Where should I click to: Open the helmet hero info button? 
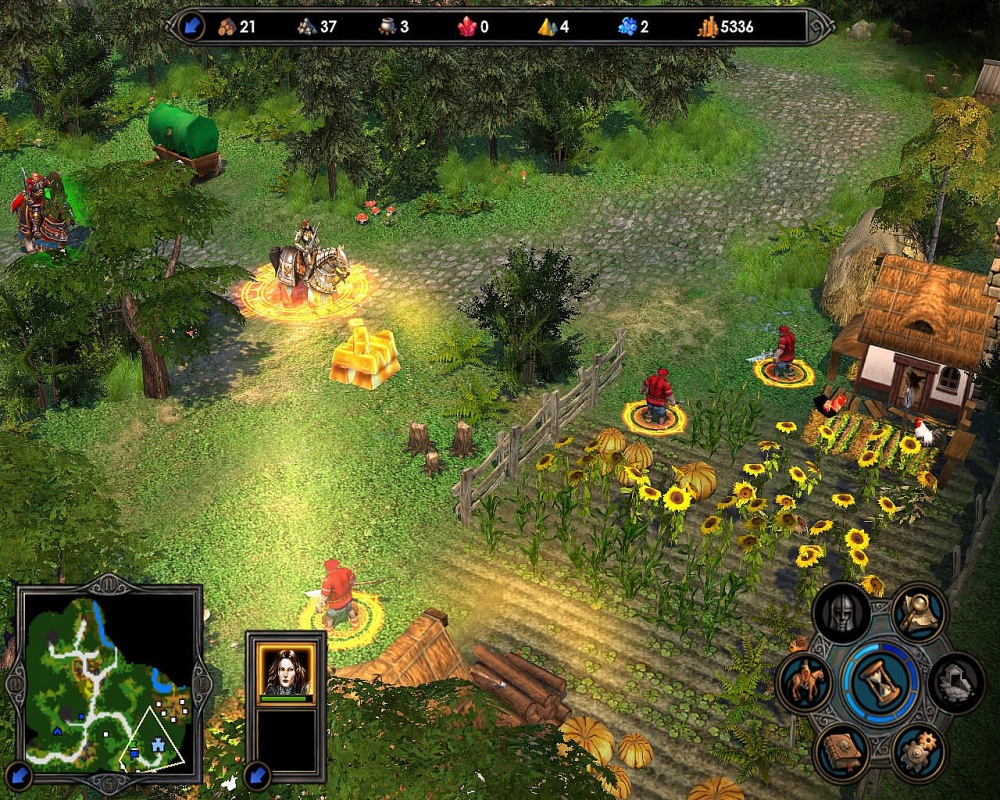tap(842, 612)
